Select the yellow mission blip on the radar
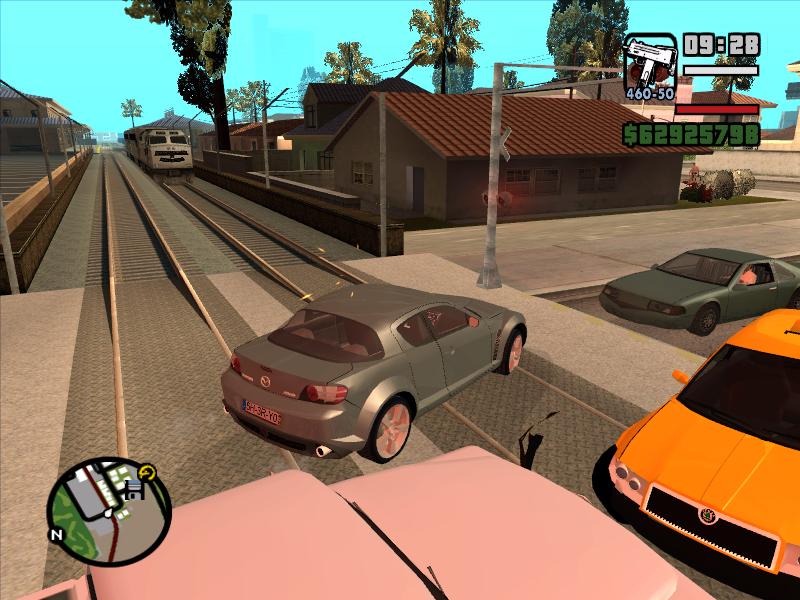This screenshot has height=600, width=800. pos(149,471)
